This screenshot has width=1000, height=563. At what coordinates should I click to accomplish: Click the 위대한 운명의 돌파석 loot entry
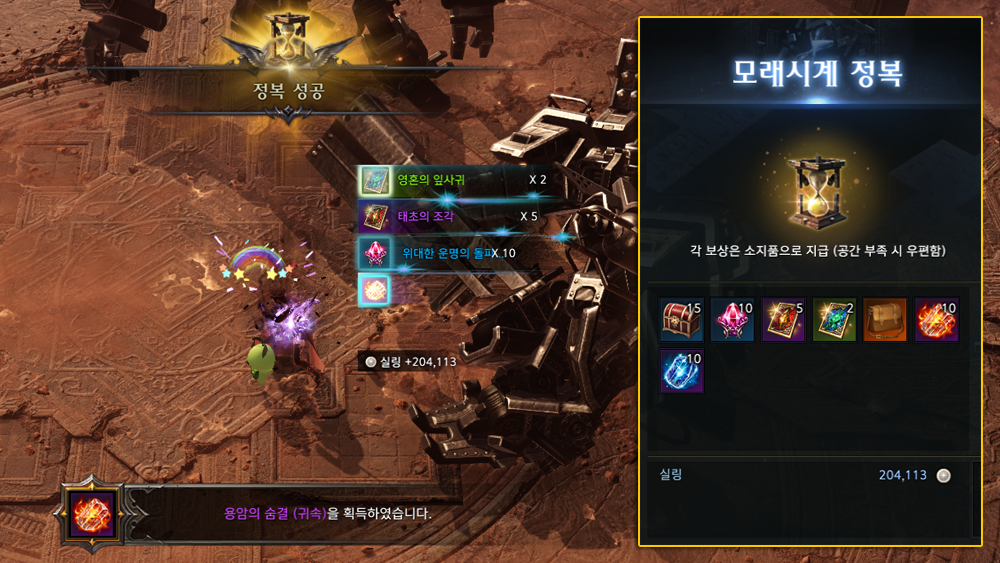click(x=452, y=253)
